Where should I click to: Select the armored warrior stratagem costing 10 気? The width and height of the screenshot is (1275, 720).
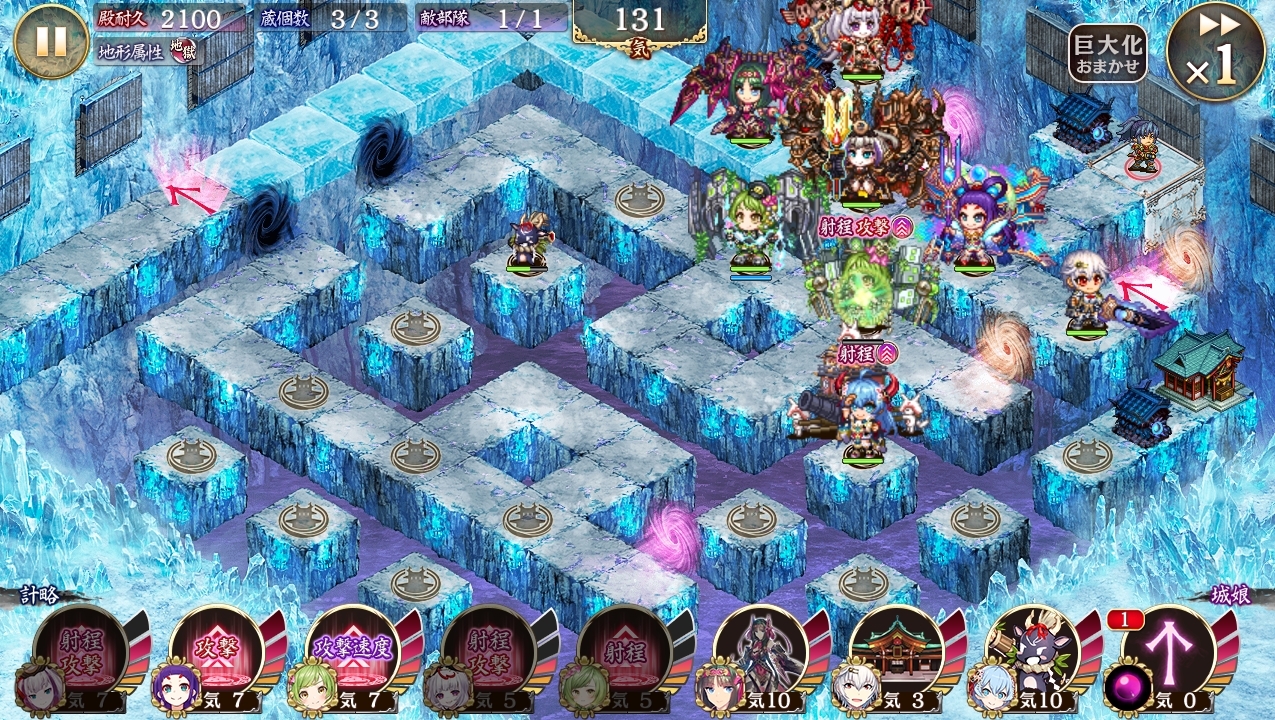[x=760, y=652]
